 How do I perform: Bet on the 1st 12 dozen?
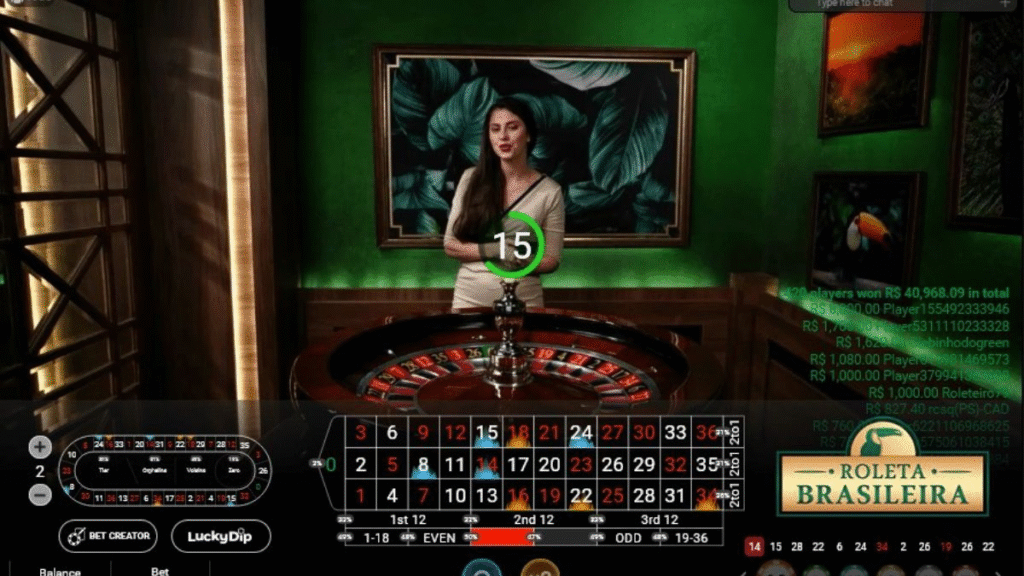pyautogui.click(x=409, y=520)
